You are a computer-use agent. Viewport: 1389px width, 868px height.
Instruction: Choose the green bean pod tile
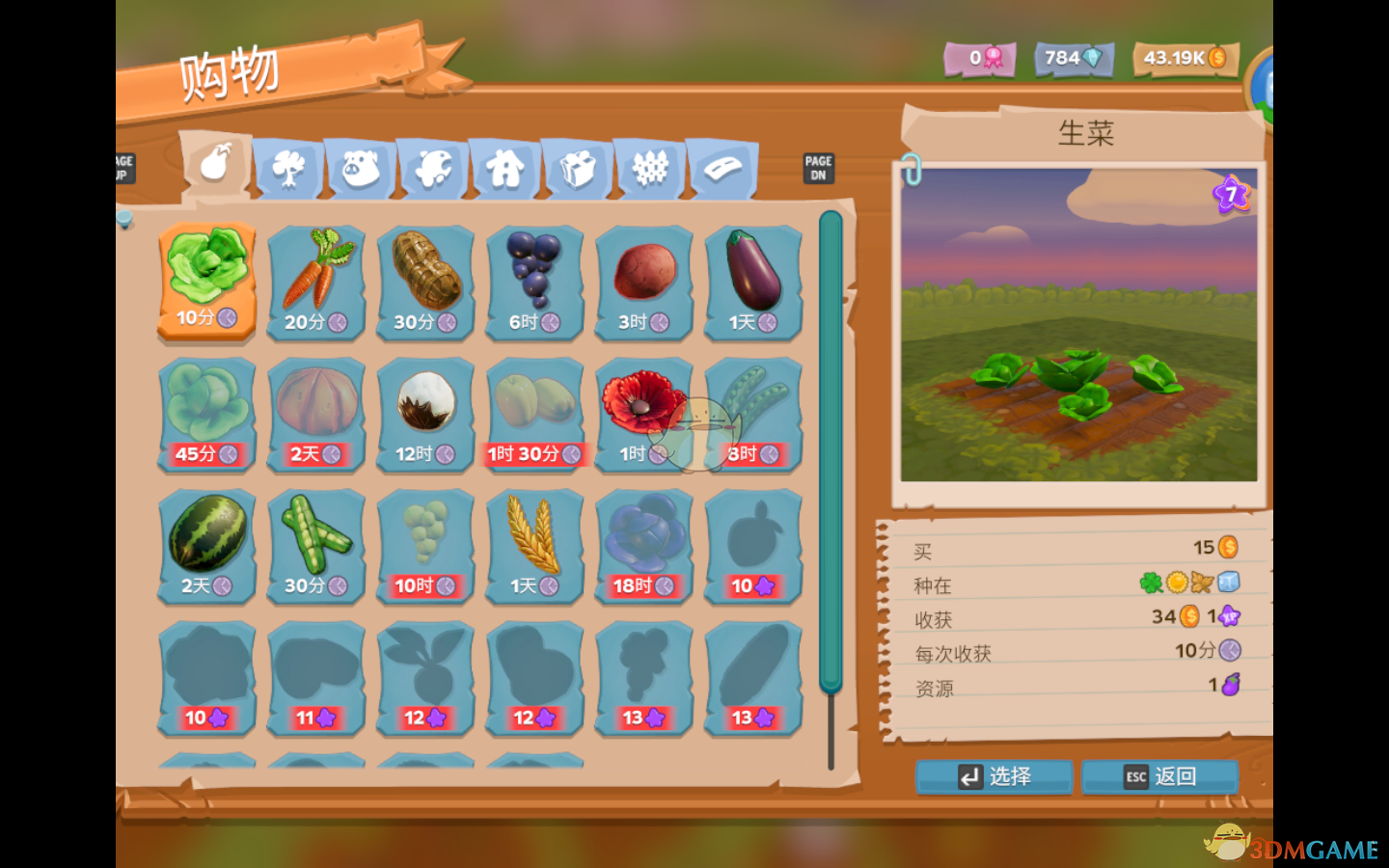click(316, 546)
